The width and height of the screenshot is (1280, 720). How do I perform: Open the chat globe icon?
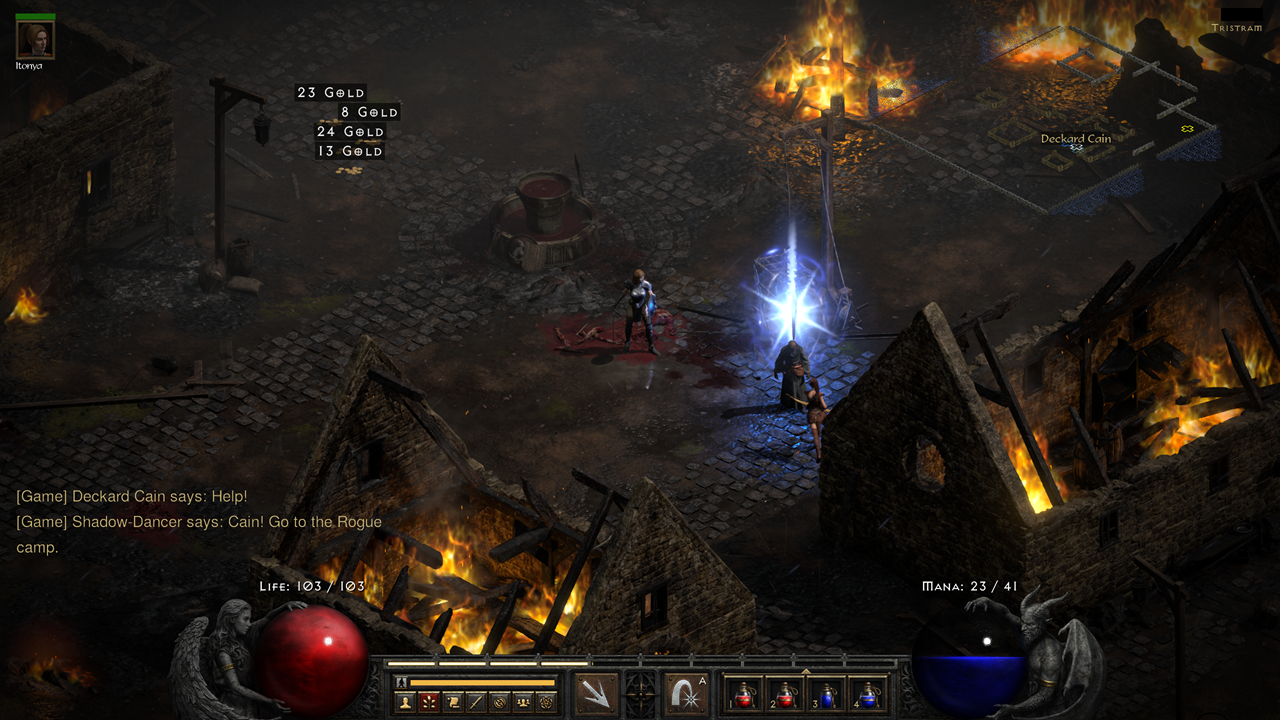tap(500, 701)
